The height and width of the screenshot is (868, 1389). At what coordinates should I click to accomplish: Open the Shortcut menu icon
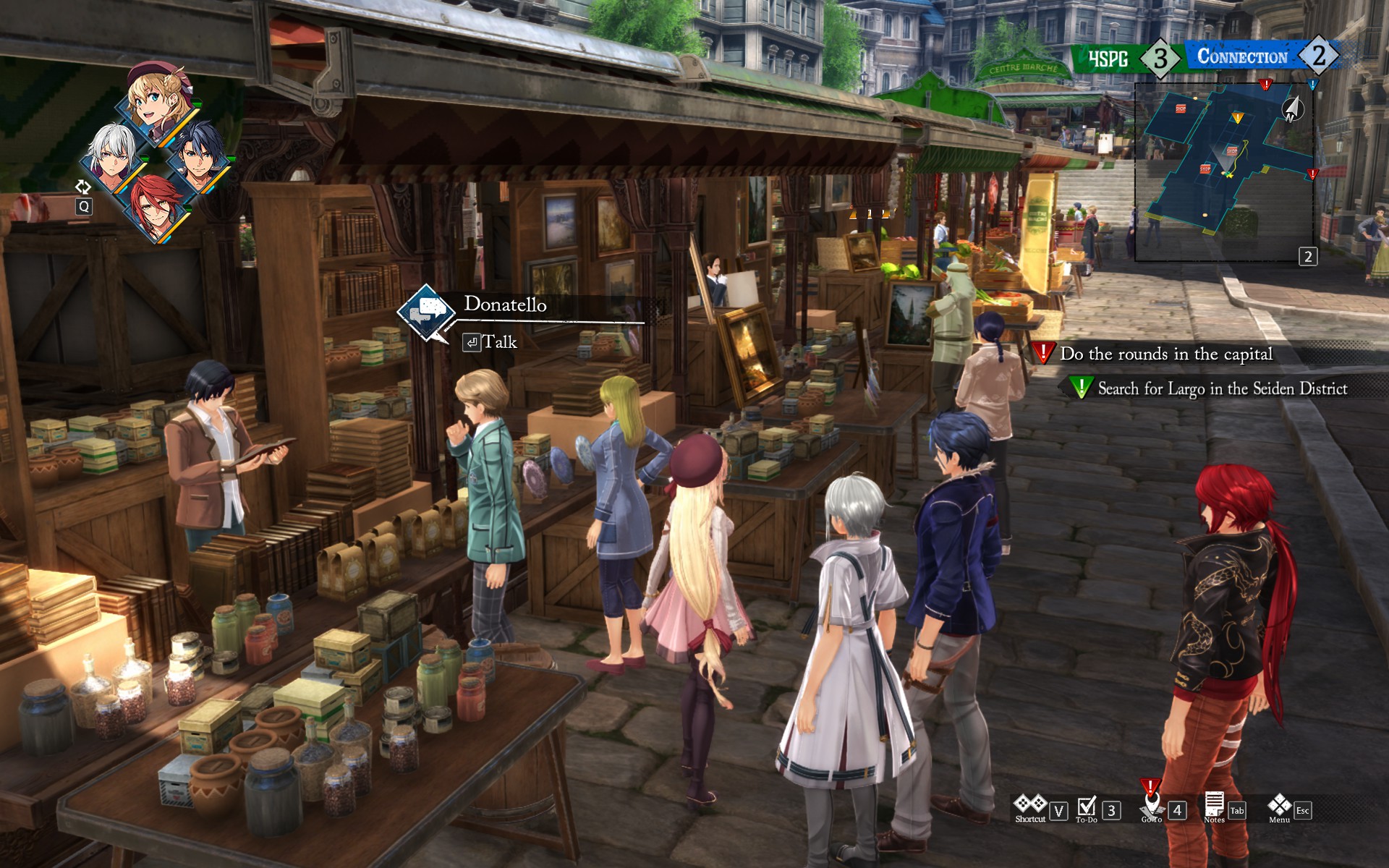(x=1030, y=807)
